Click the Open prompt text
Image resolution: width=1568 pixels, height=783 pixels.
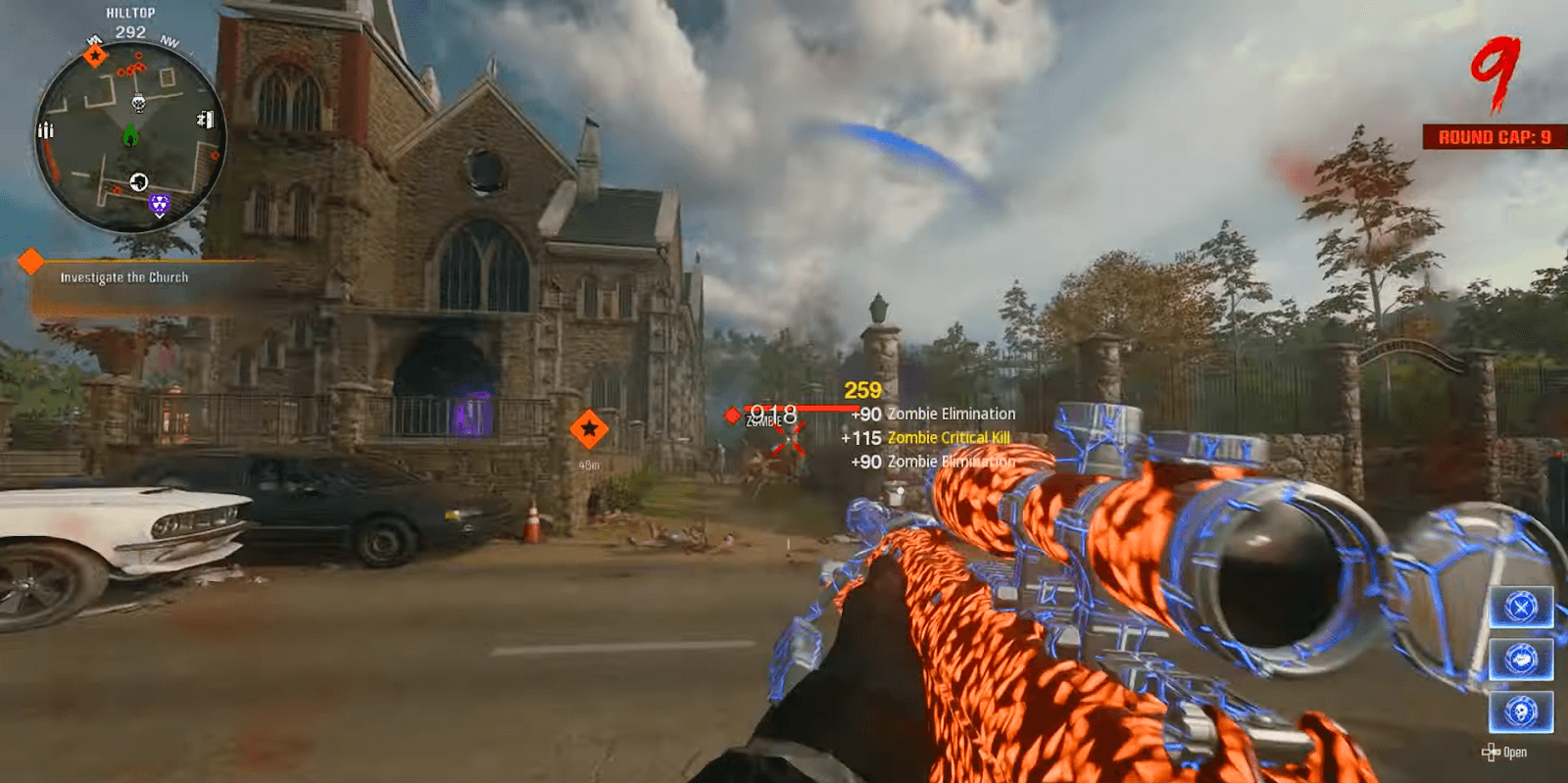tap(1515, 752)
